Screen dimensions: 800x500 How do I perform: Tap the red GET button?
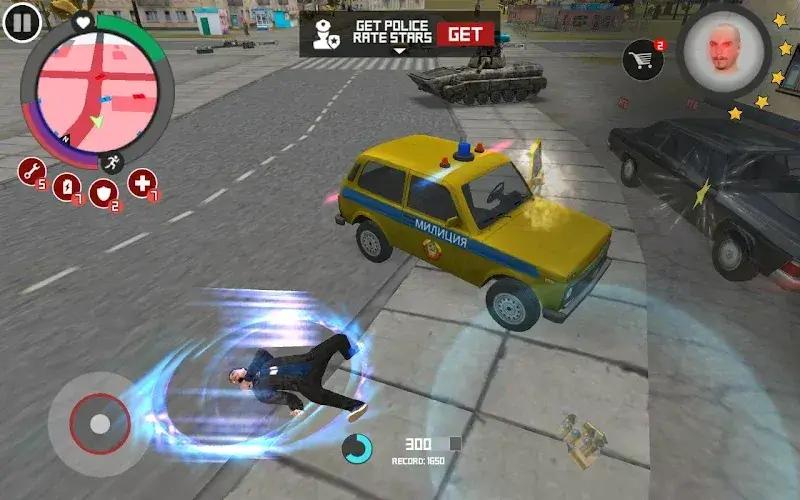pos(465,33)
